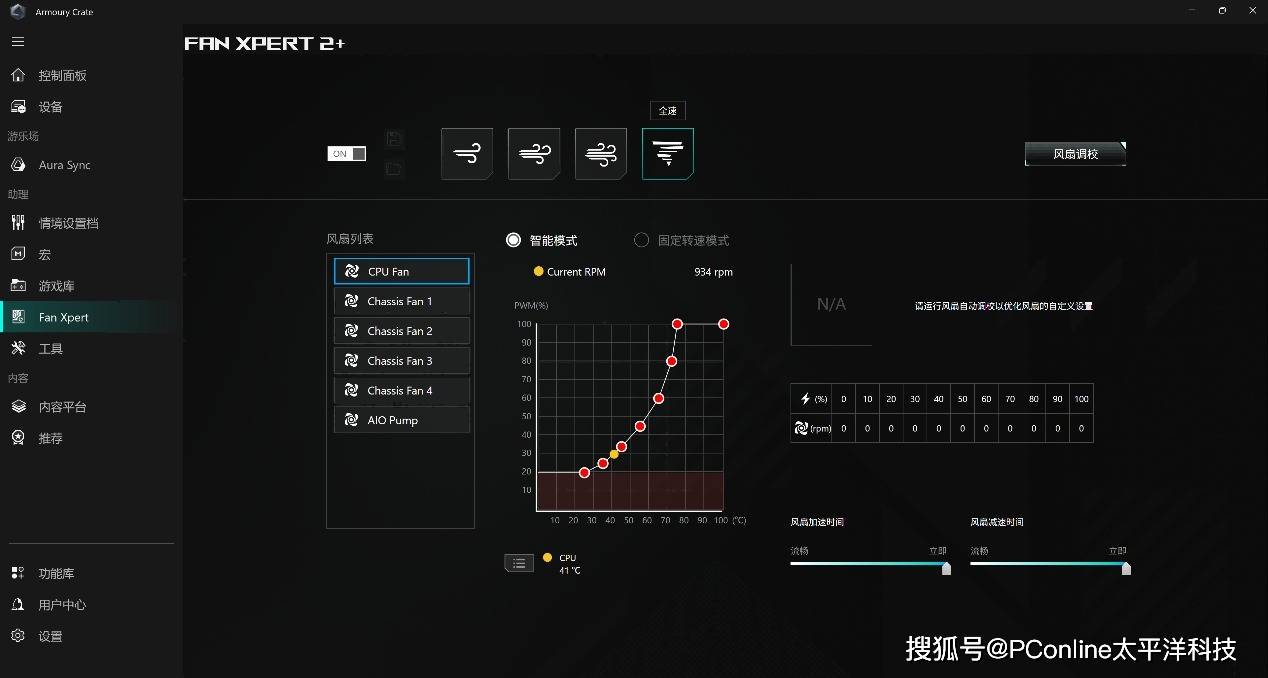Select CPU Fan in the fan list
The width and height of the screenshot is (1268, 678).
coord(401,271)
